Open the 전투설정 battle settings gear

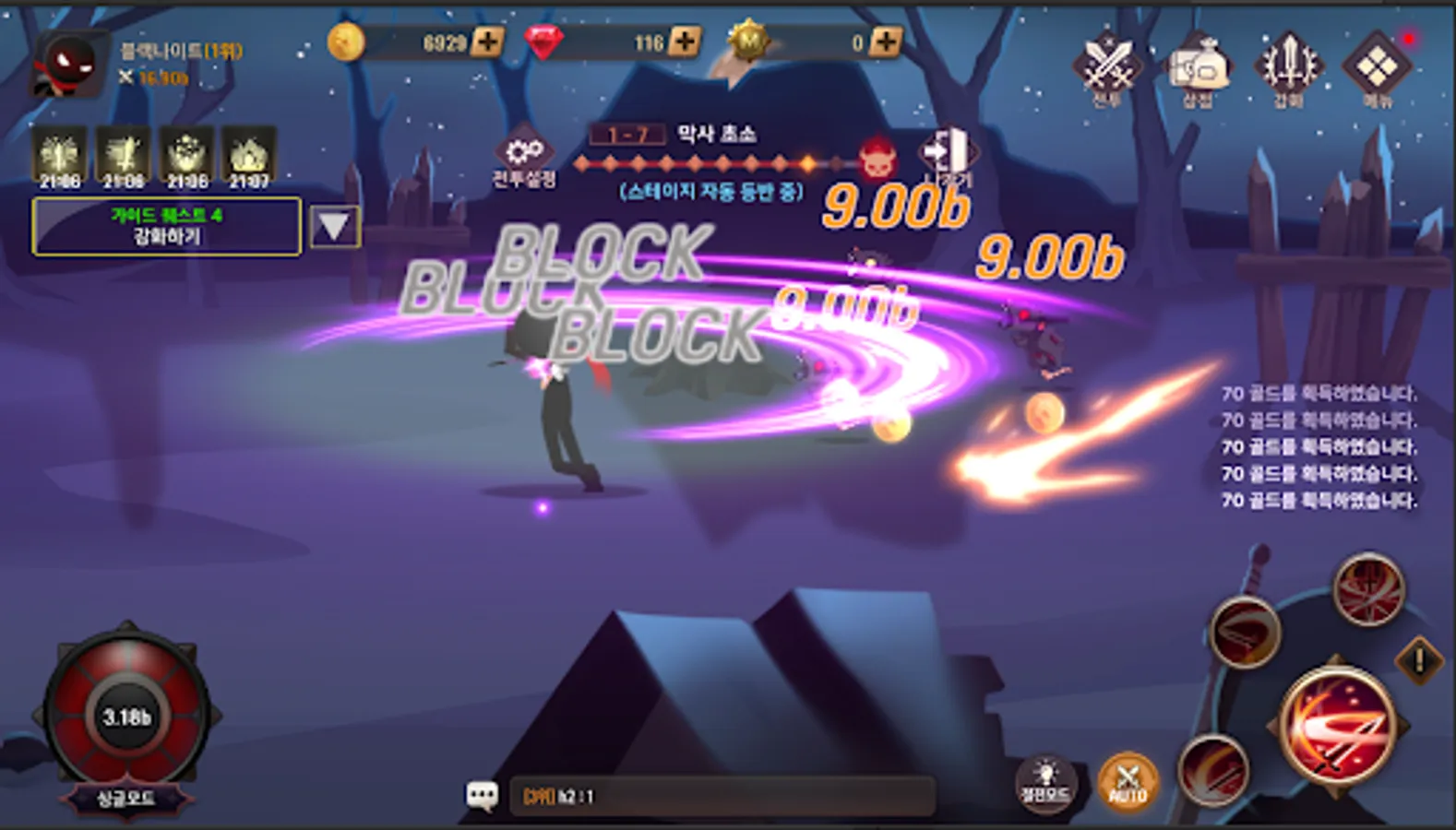tap(522, 152)
